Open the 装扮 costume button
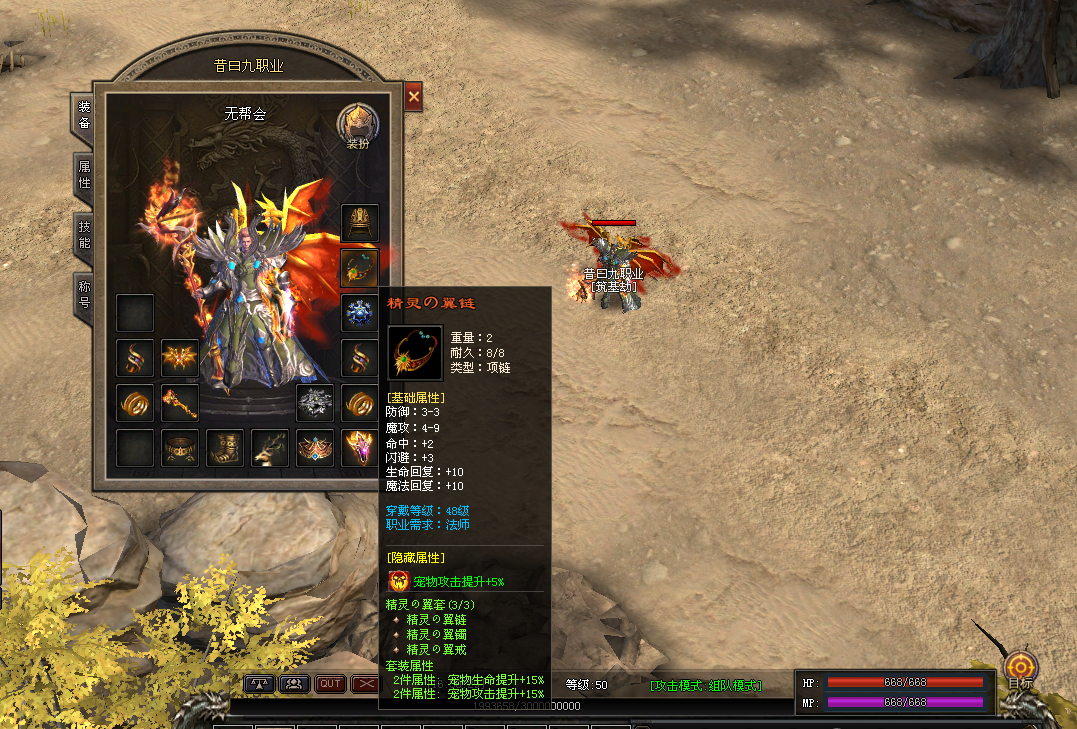This screenshot has height=729, width=1077. pos(357,124)
